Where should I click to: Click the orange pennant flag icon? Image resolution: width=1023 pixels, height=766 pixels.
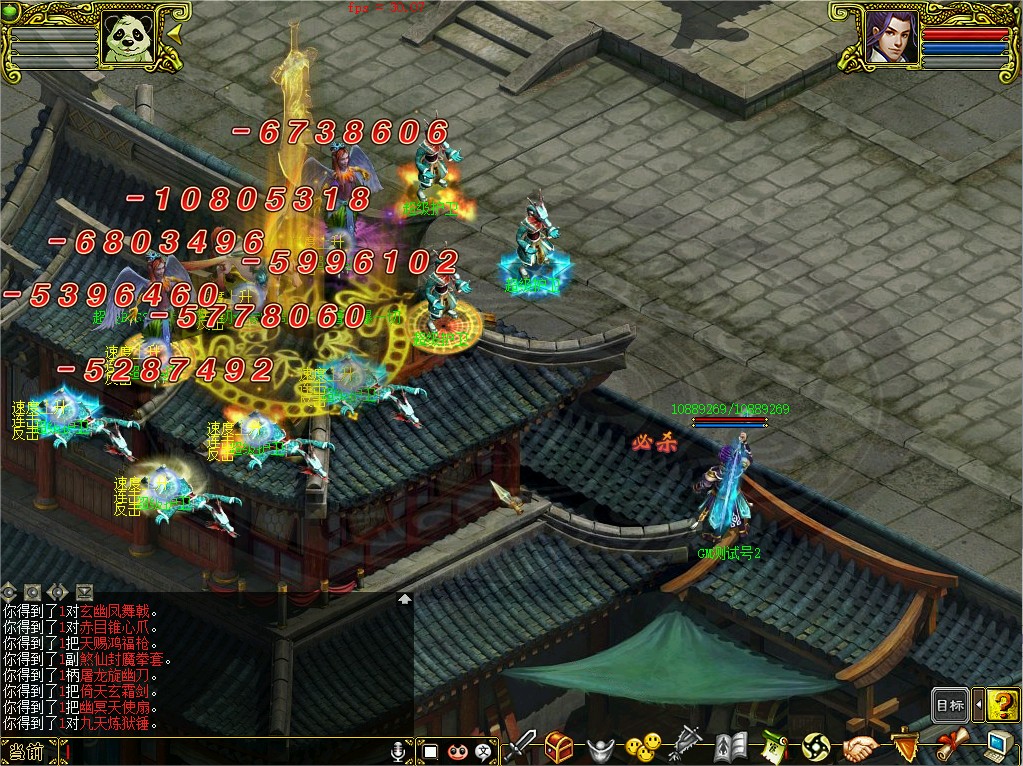tap(905, 746)
